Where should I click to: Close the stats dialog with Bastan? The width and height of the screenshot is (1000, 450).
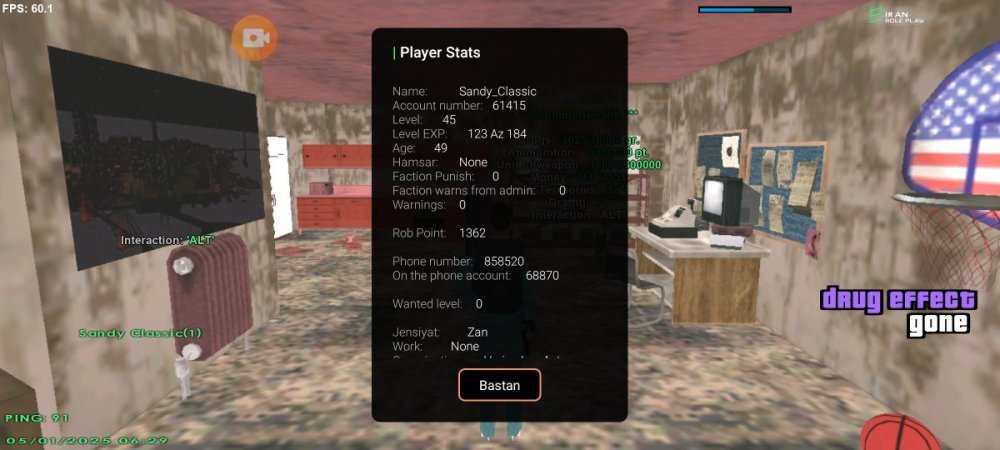click(x=499, y=385)
